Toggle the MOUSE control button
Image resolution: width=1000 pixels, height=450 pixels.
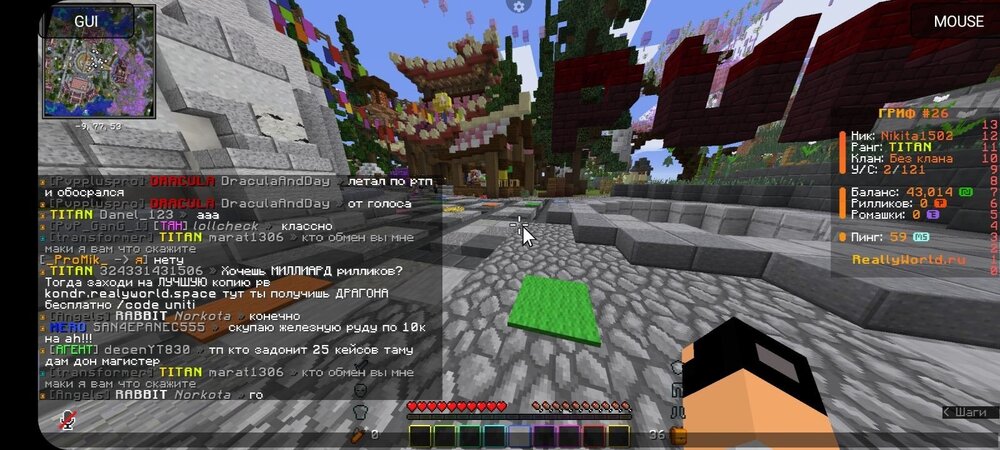958,21
